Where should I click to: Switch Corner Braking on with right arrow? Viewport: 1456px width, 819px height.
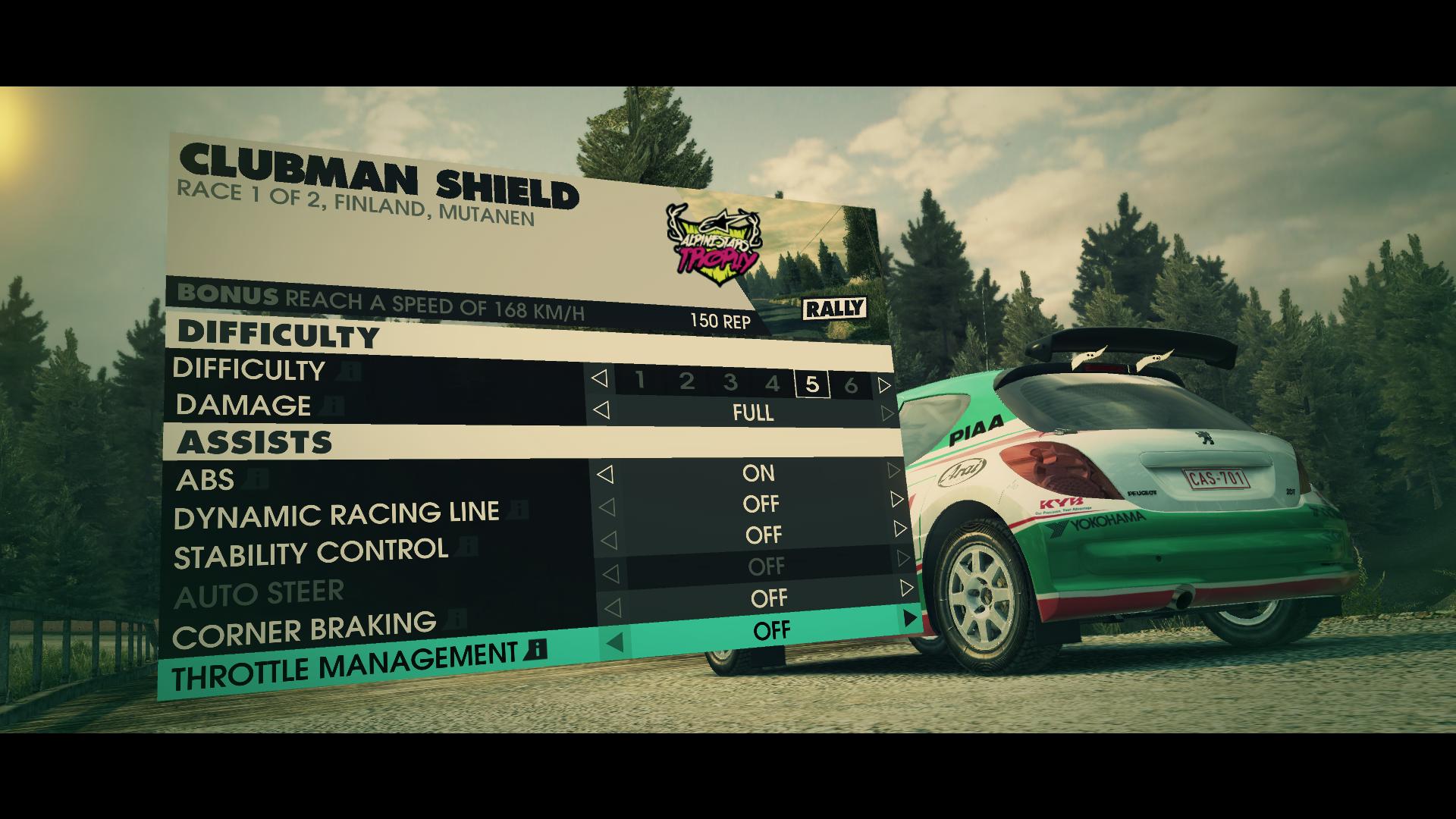coord(907,588)
